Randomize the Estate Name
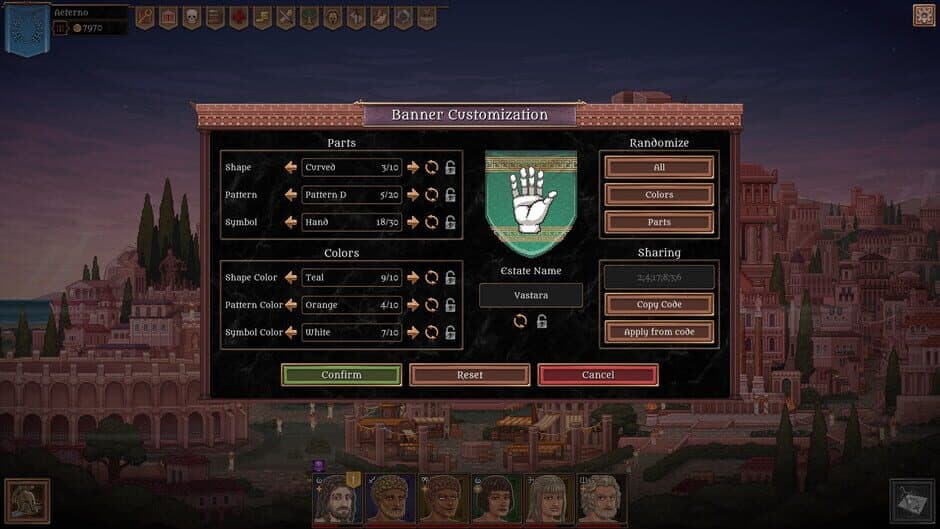The image size is (940, 529). [520, 321]
